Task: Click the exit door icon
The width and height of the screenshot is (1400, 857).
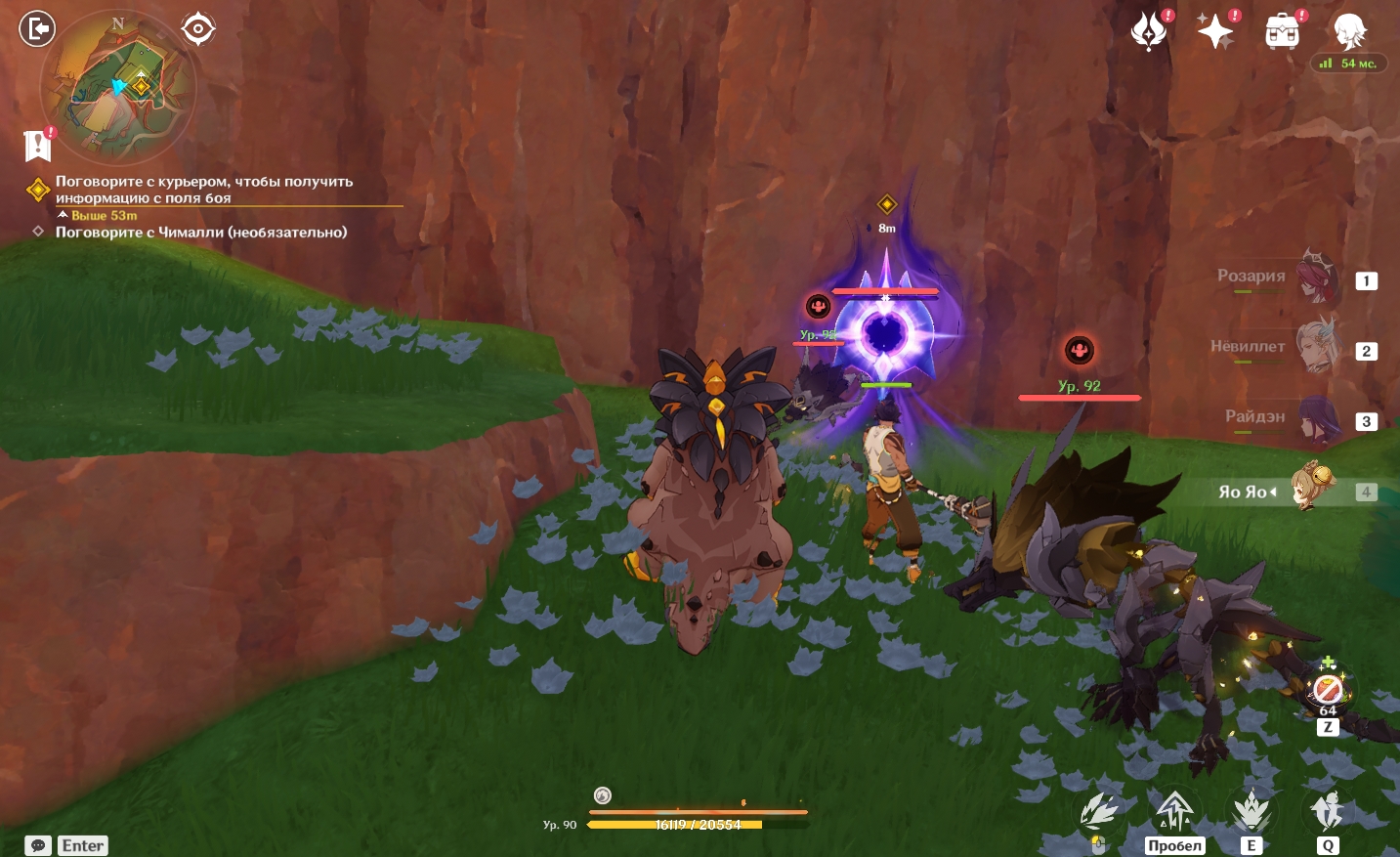Action: (37, 29)
